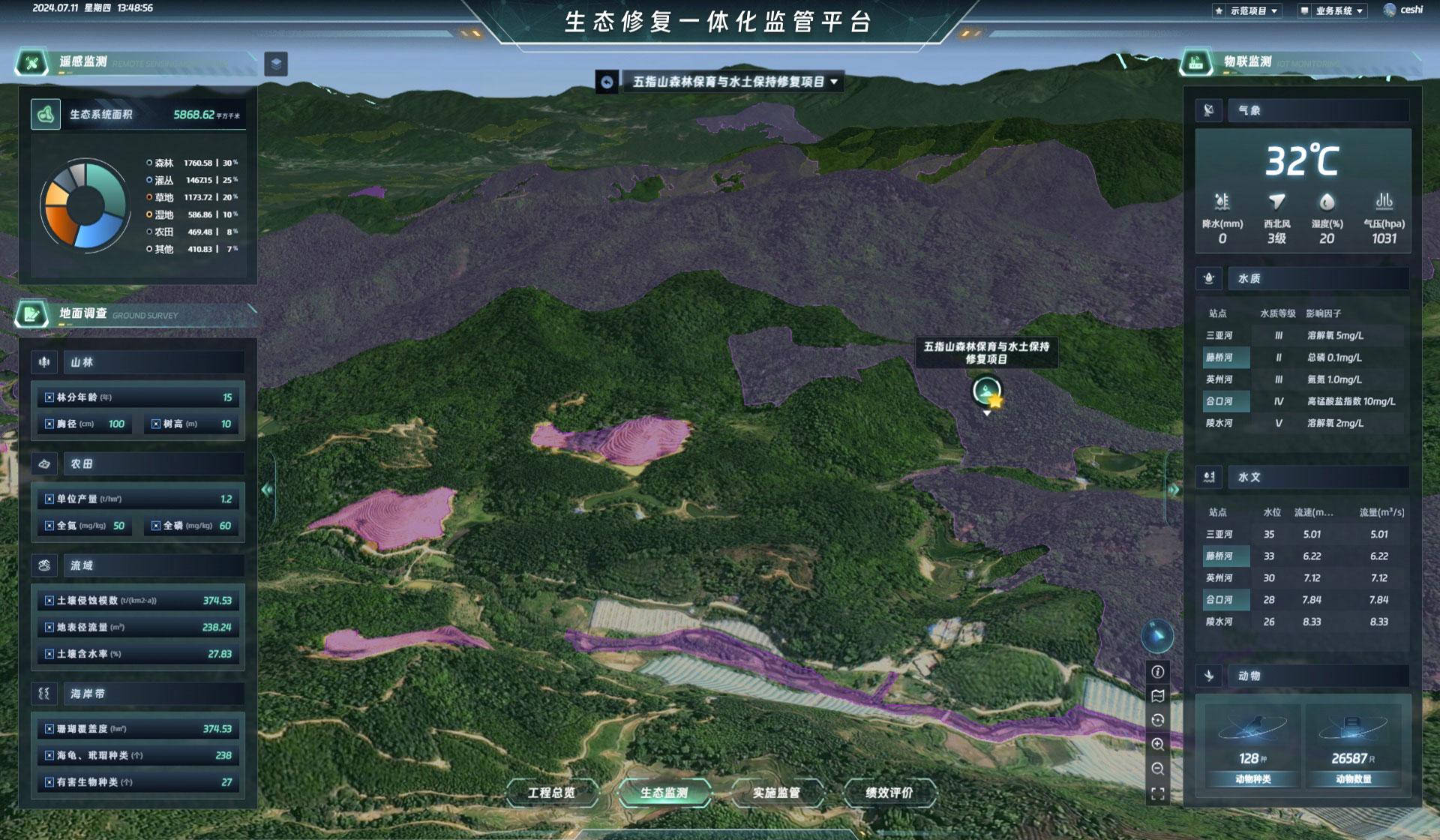Open the 示范项目 dropdown menu
The image size is (1440, 840).
point(1247,10)
